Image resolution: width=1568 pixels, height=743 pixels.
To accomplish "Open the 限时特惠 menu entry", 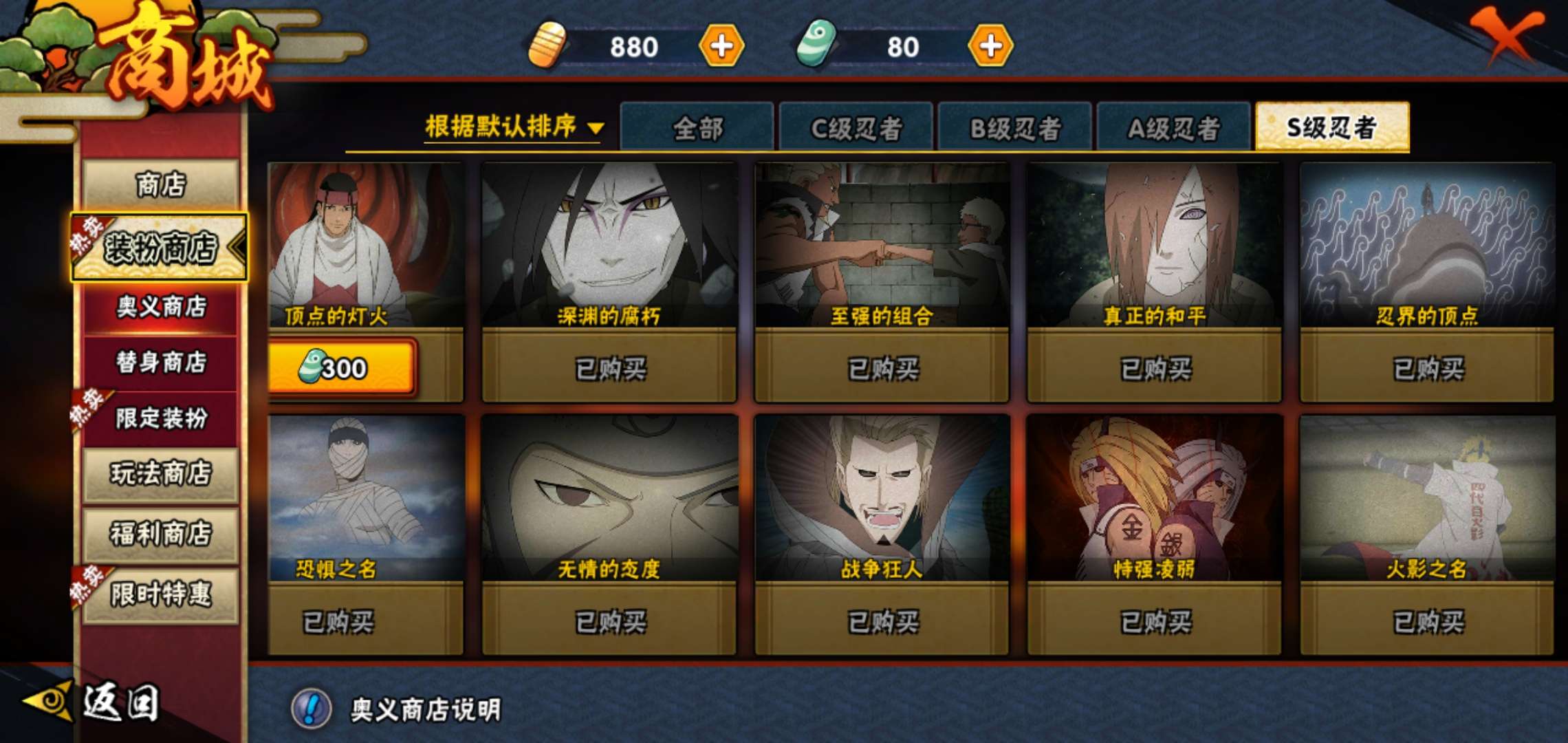I will 160,594.
